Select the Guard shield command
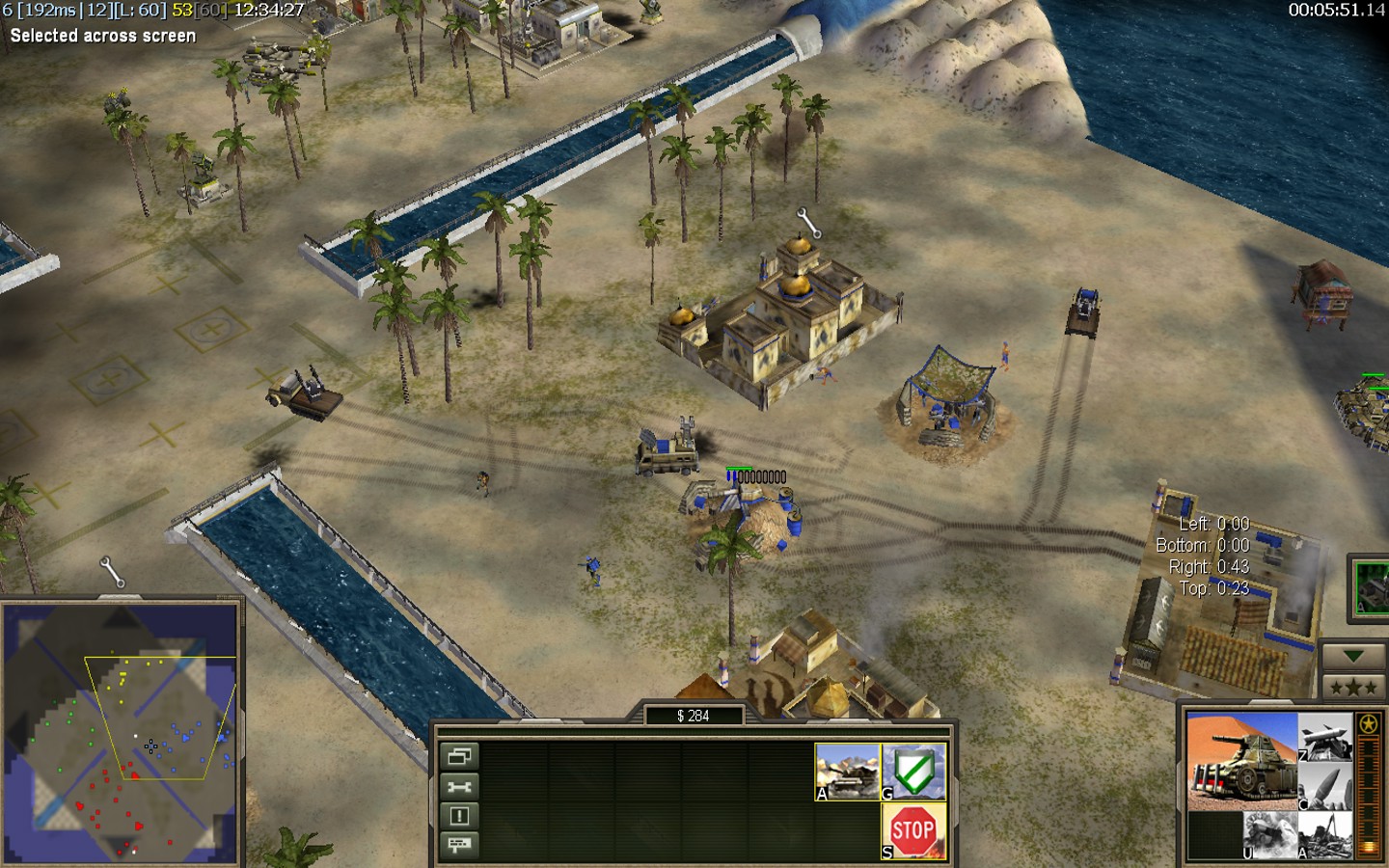Image resolution: width=1389 pixels, height=868 pixels. pyautogui.click(x=913, y=771)
